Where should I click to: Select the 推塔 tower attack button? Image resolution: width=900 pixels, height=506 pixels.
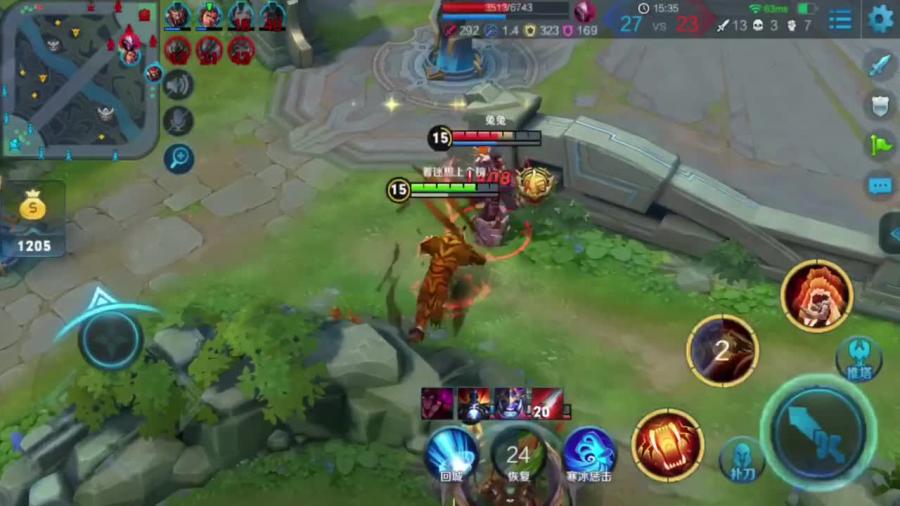tap(858, 357)
